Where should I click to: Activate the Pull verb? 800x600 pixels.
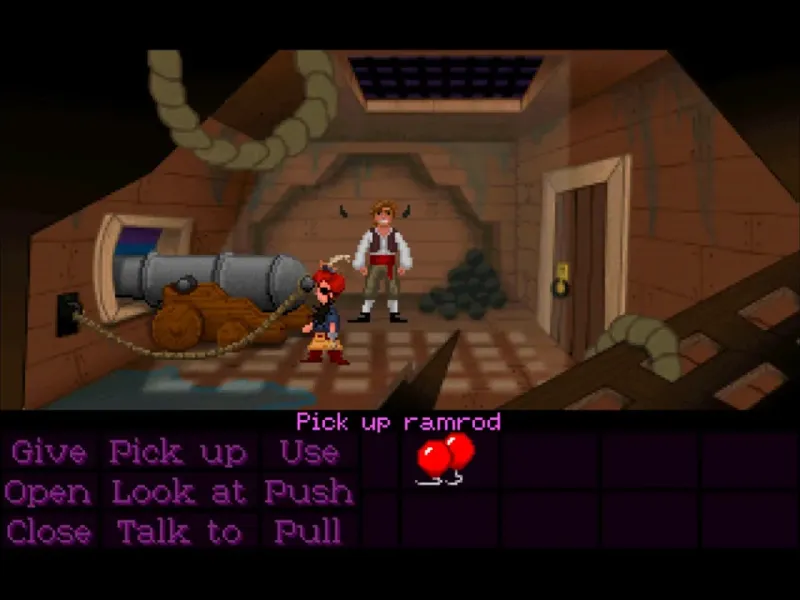click(x=308, y=532)
